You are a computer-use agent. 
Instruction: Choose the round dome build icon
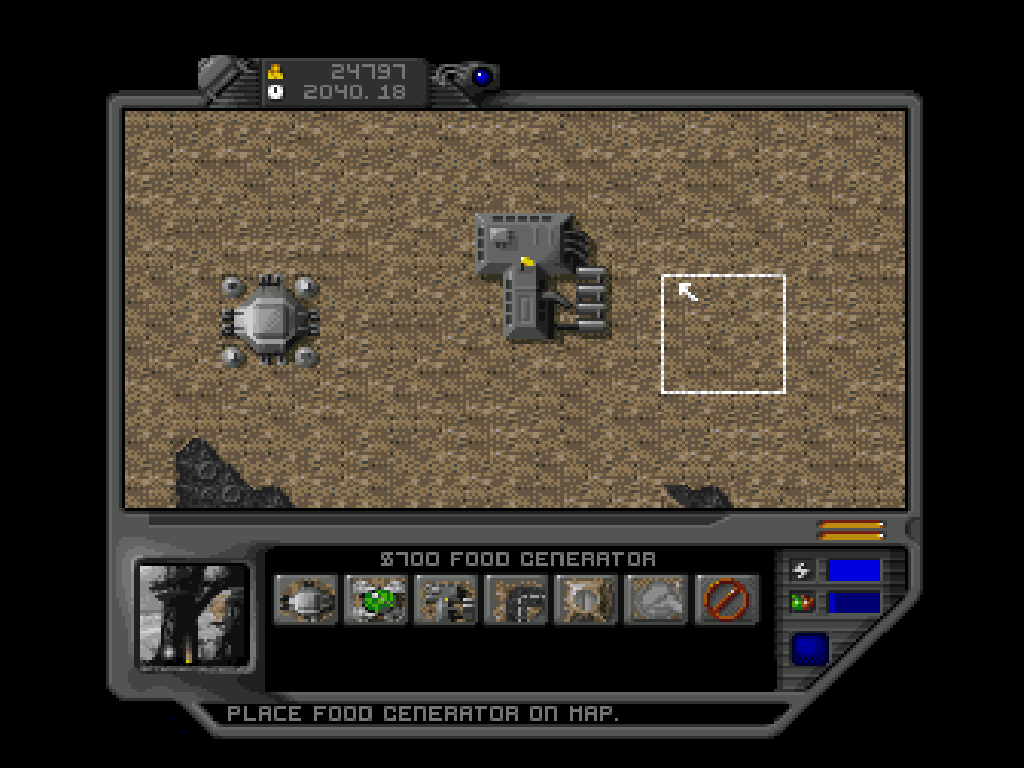click(x=586, y=599)
